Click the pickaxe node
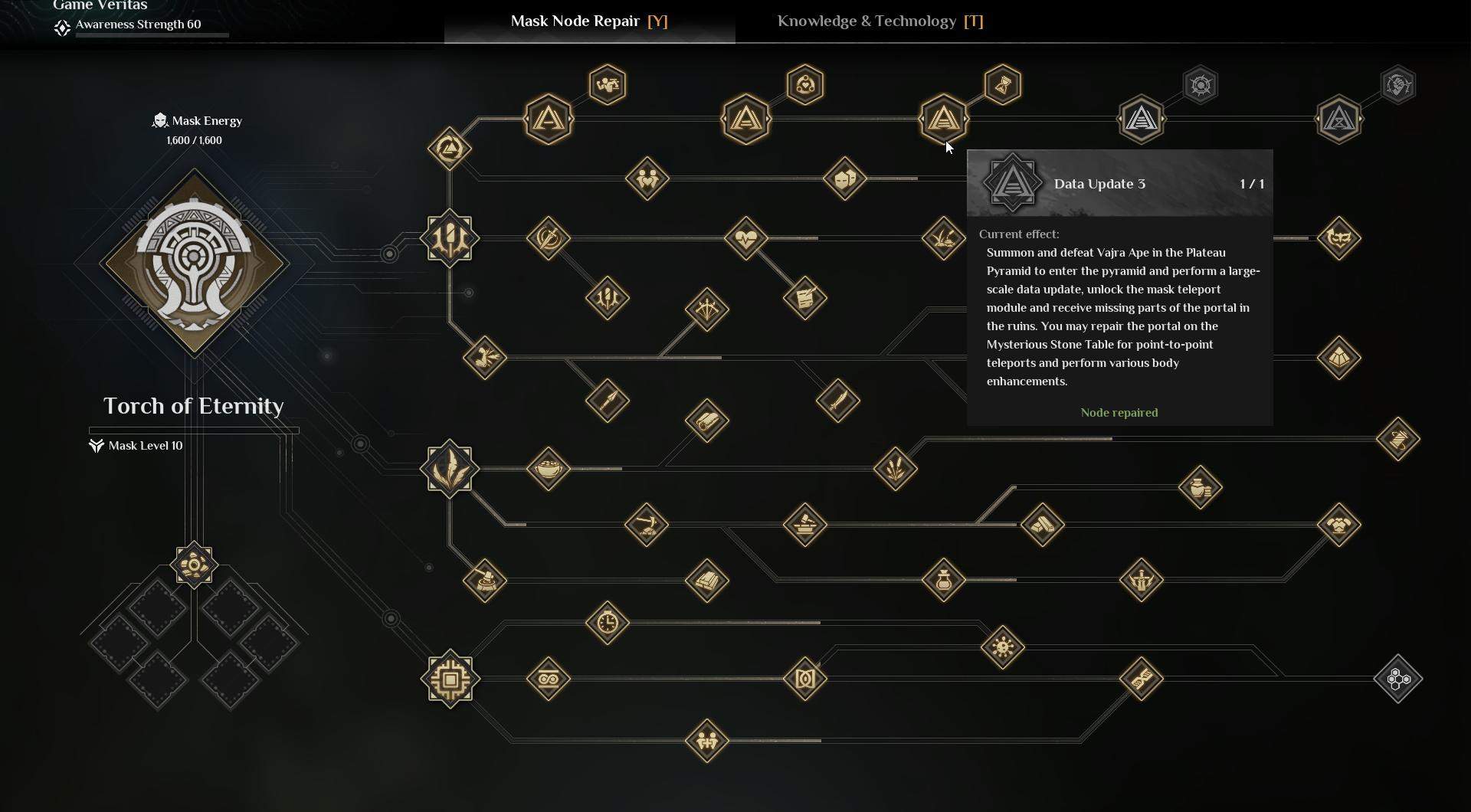The width and height of the screenshot is (1471, 812). point(647,525)
